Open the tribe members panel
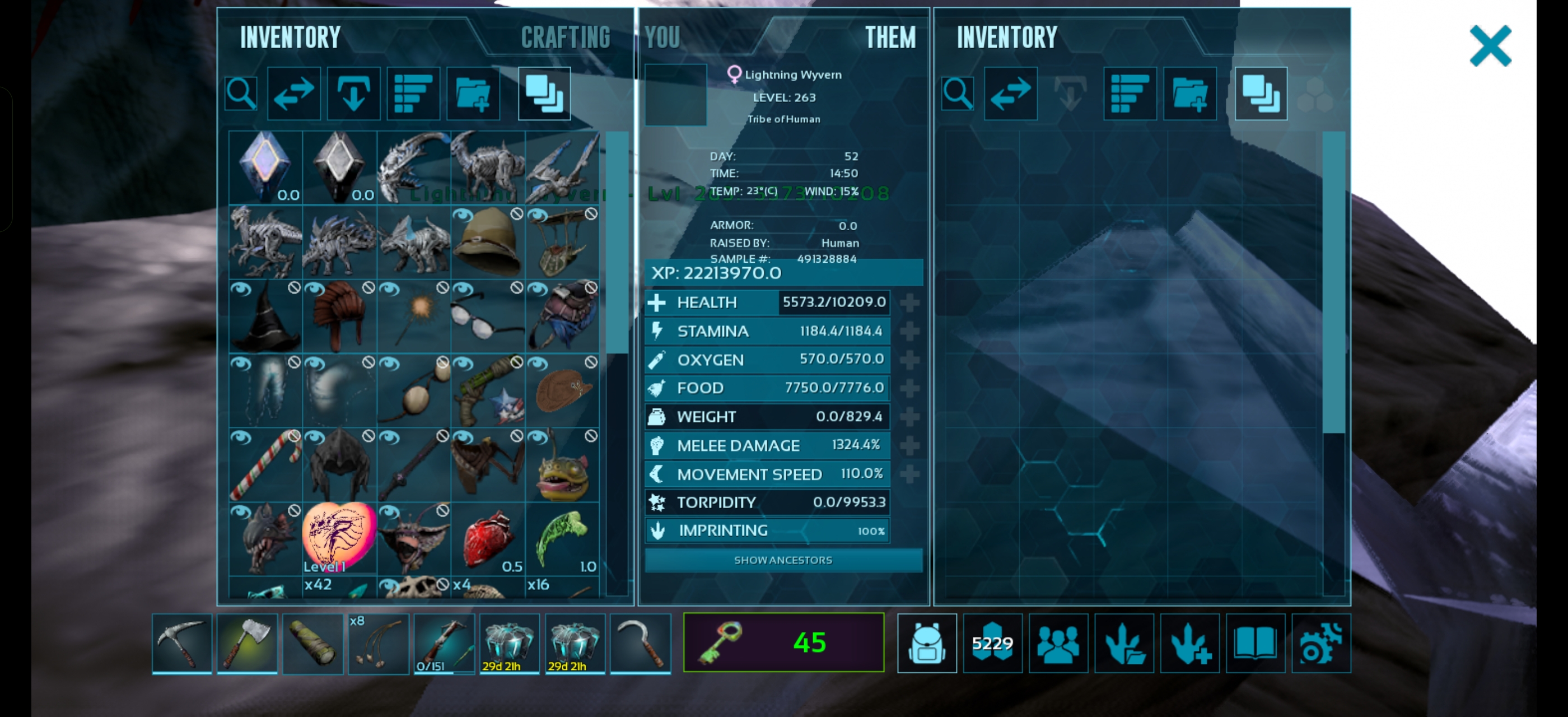Viewport: 1568px width, 717px height. pyautogui.click(x=1058, y=642)
